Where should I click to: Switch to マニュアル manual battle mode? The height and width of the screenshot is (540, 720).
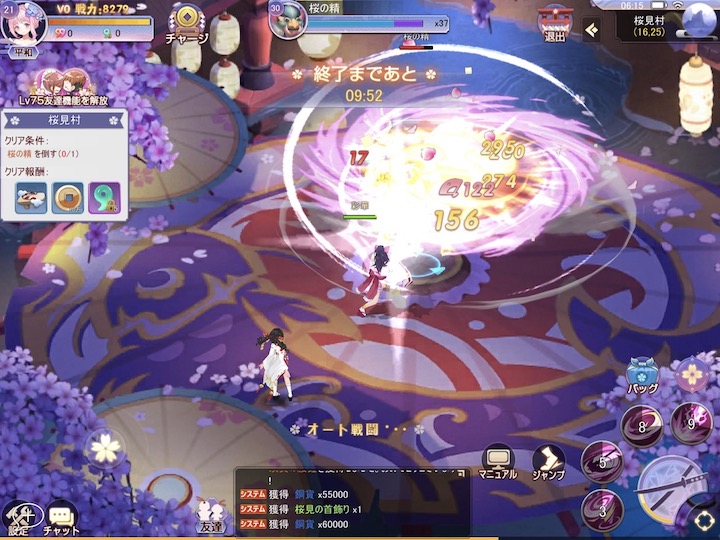pyautogui.click(x=497, y=462)
